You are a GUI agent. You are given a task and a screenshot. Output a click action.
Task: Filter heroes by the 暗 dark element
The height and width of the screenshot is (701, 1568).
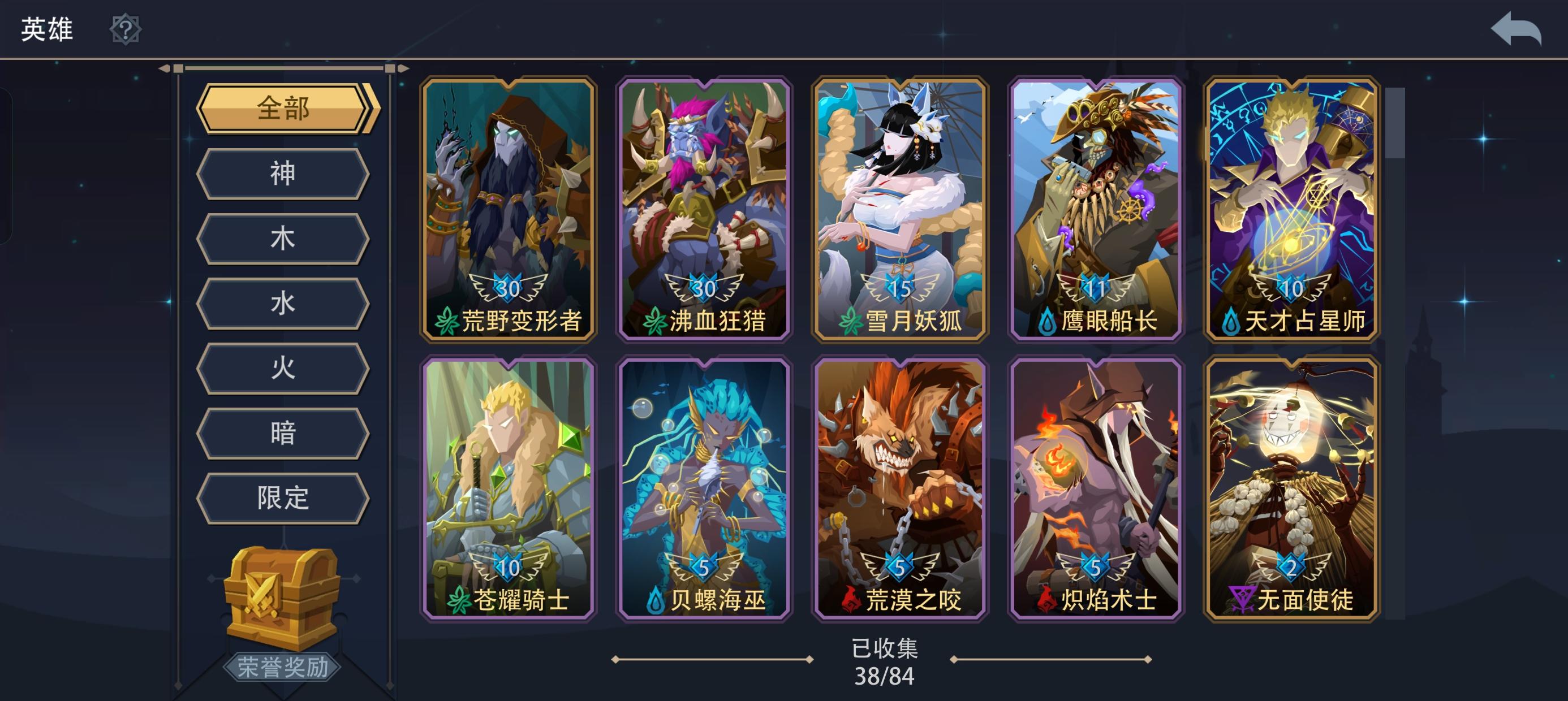pos(283,432)
